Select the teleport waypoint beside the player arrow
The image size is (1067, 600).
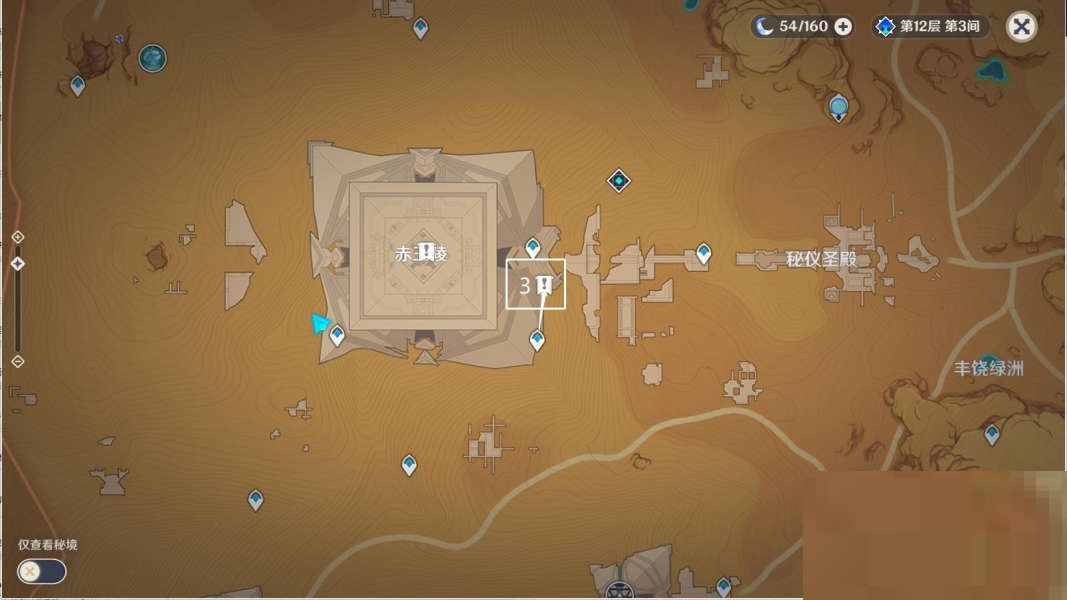(x=337, y=335)
